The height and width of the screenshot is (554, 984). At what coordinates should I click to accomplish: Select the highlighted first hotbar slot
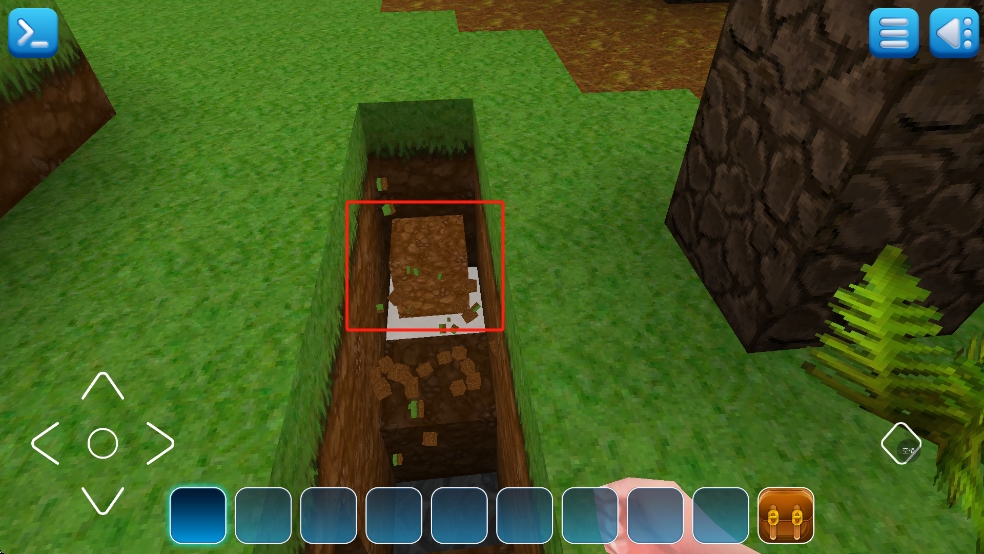(x=198, y=515)
